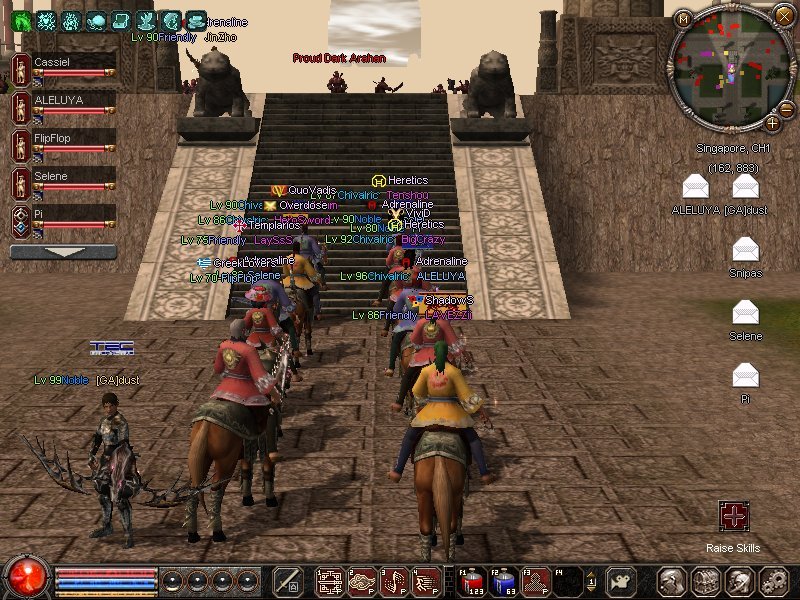The image size is (800, 600).
Task: Open the gear settings icon
Action: pos(773,581)
